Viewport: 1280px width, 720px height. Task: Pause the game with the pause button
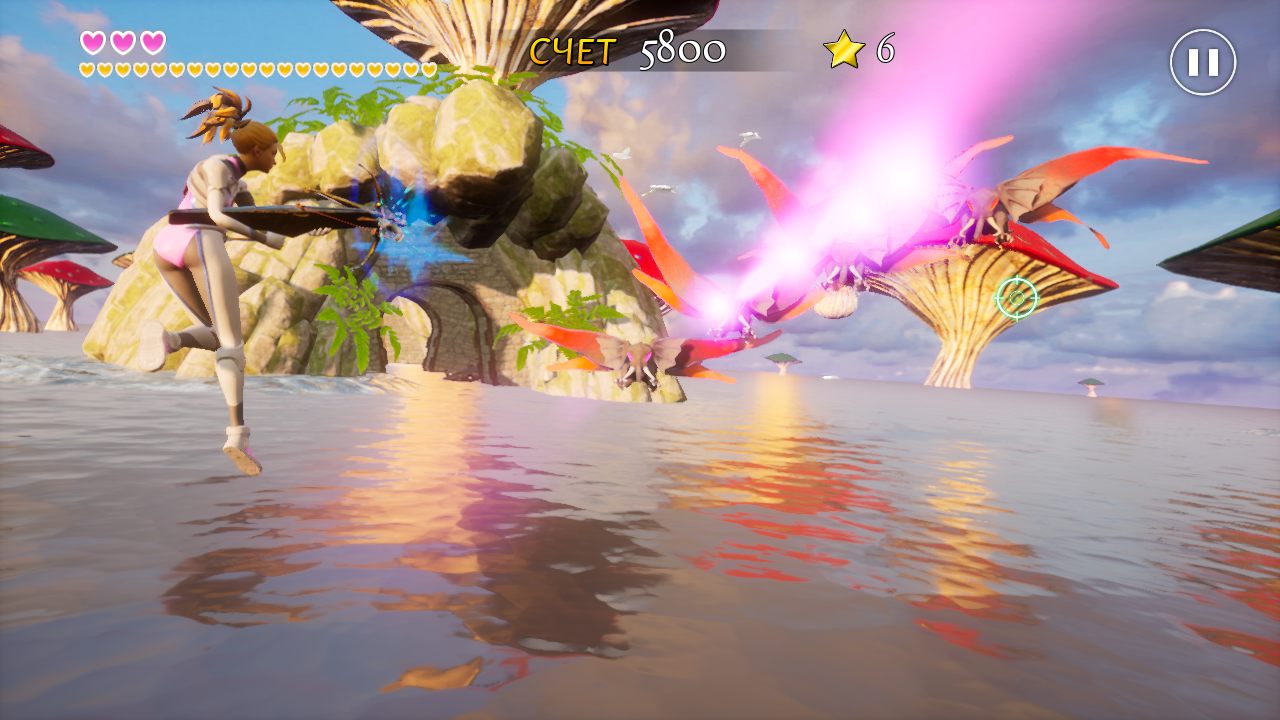click(x=1203, y=62)
